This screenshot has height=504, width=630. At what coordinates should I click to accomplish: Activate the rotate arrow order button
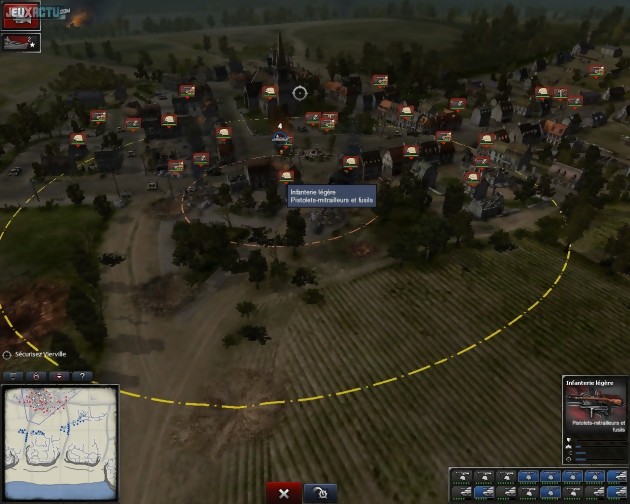[319, 493]
